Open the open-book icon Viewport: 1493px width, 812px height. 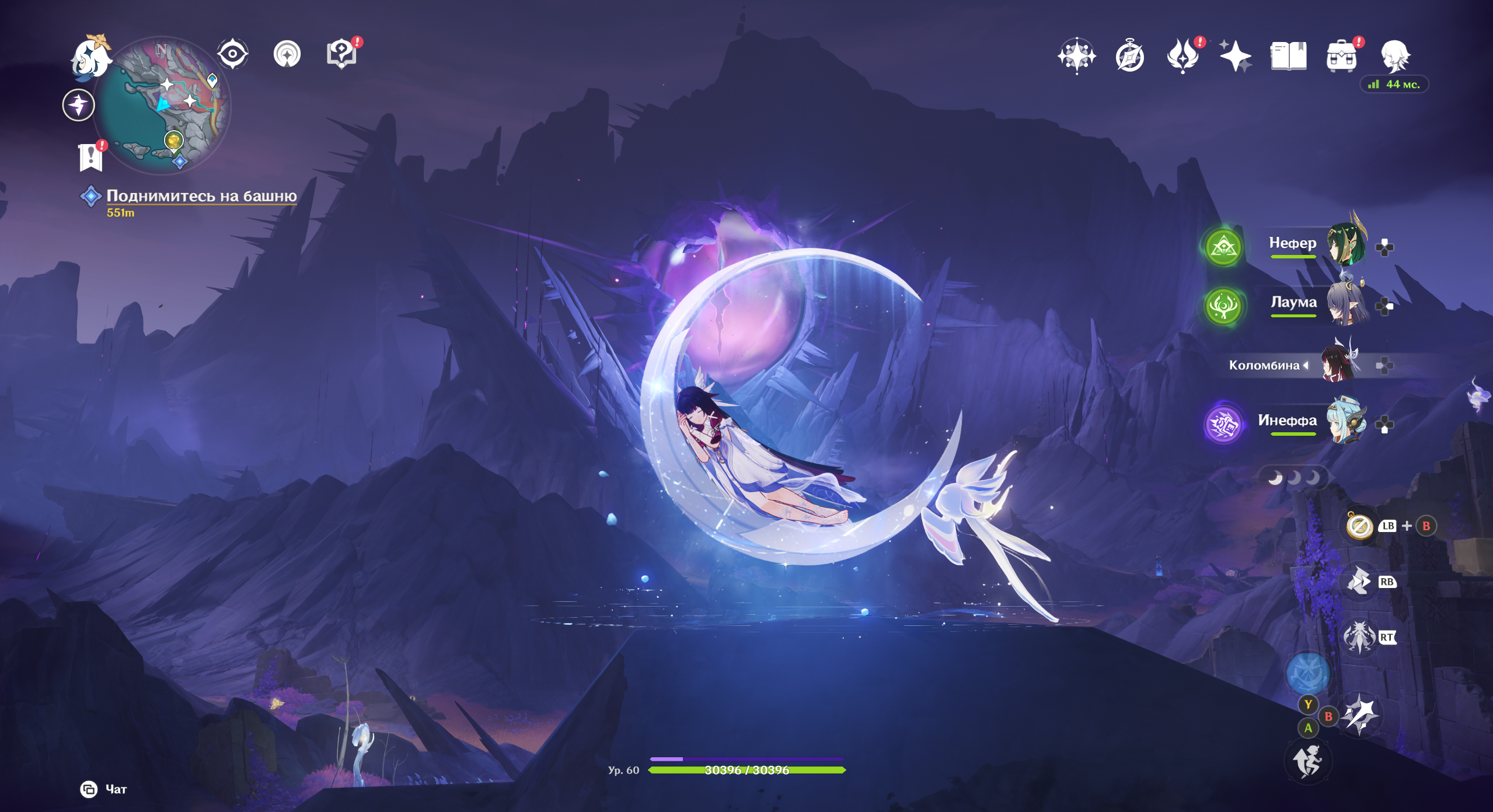coord(1288,56)
